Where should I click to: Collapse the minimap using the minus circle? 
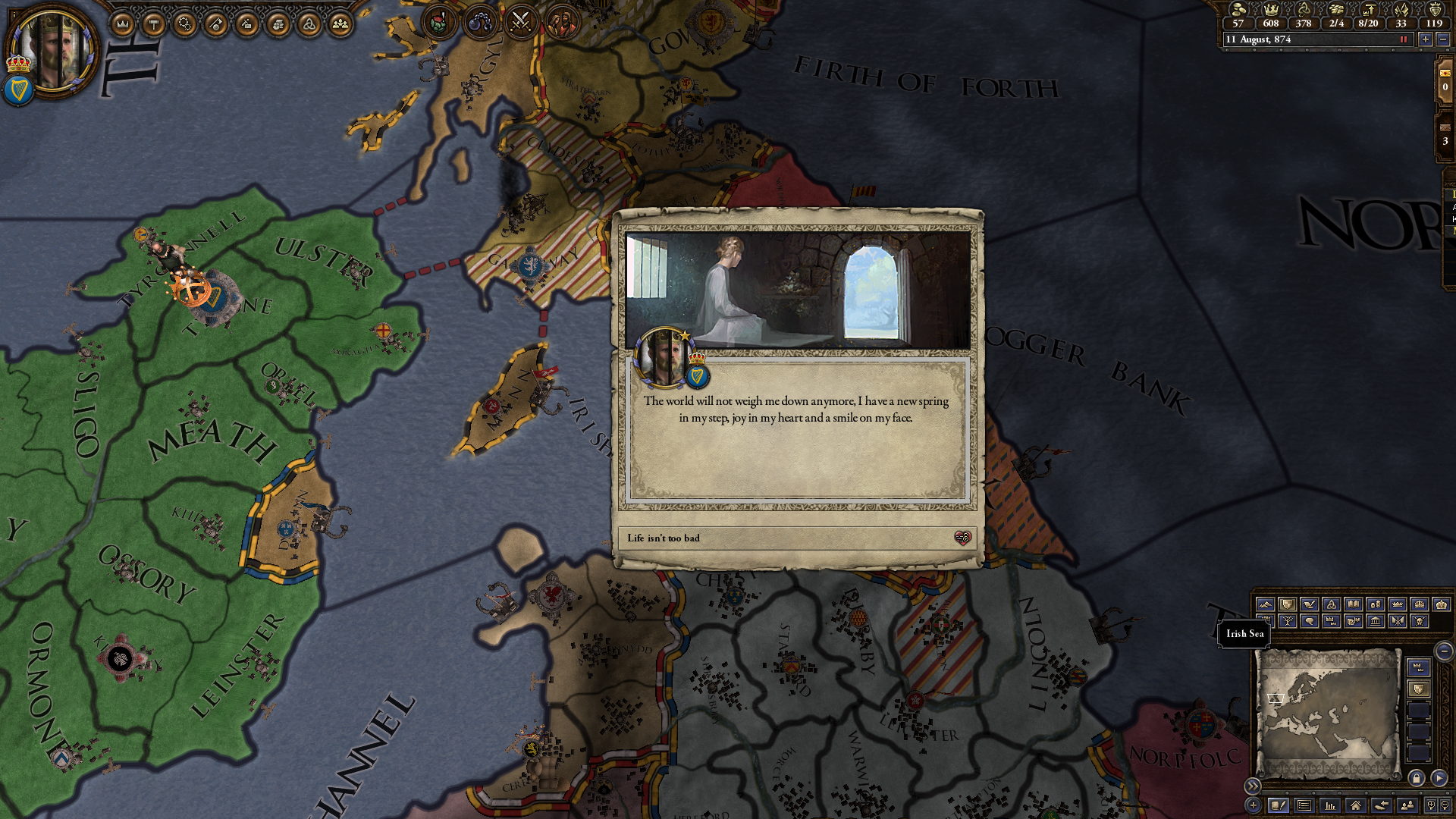pyautogui.click(x=1443, y=651)
